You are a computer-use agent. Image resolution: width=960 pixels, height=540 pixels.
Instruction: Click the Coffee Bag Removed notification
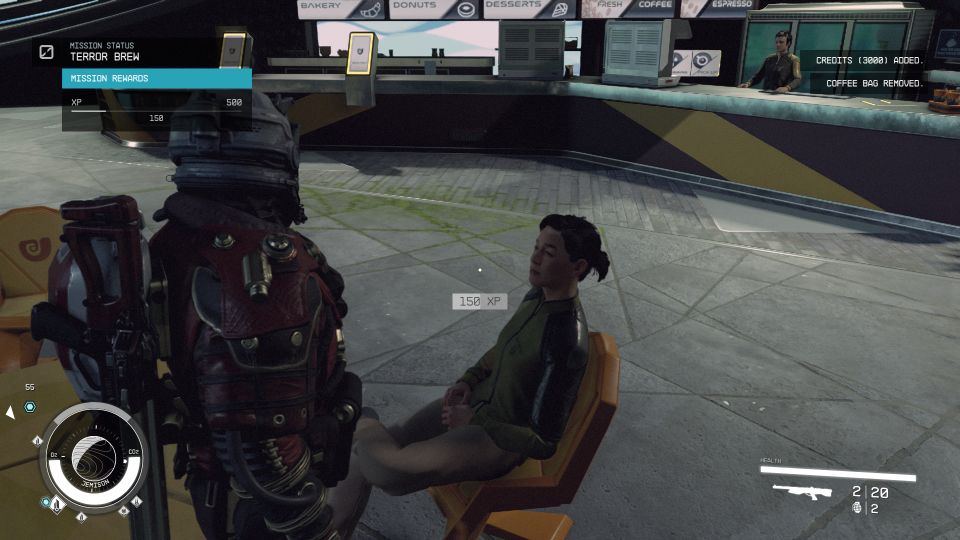pyautogui.click(x=875, y=84)
